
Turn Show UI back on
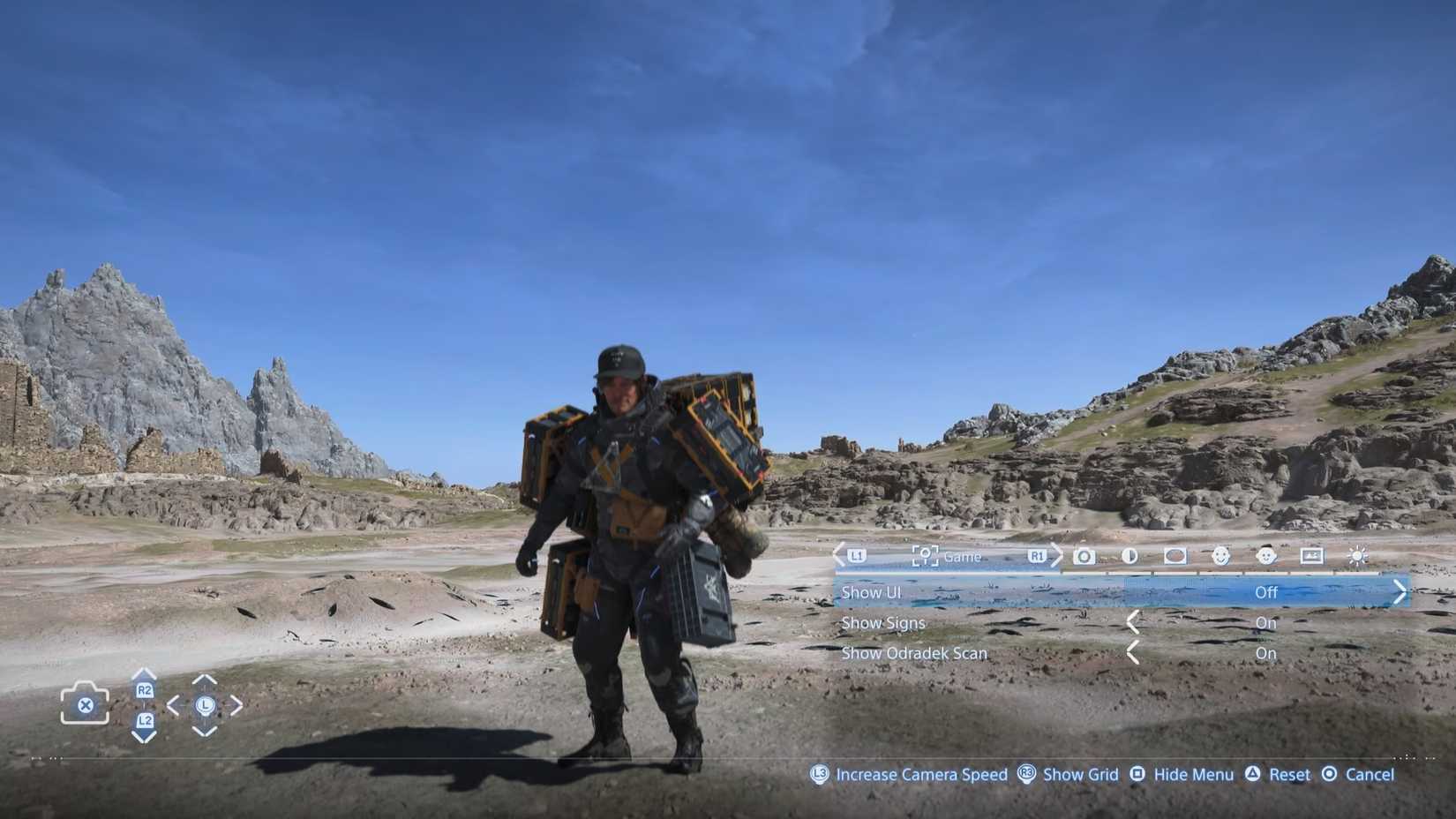click(x=1267, y=592)
